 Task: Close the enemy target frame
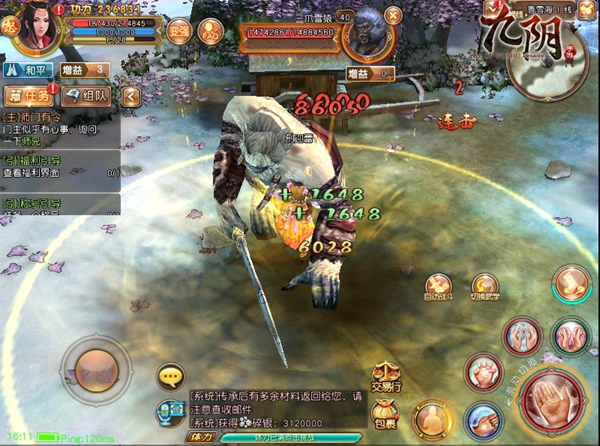point(392,14)
